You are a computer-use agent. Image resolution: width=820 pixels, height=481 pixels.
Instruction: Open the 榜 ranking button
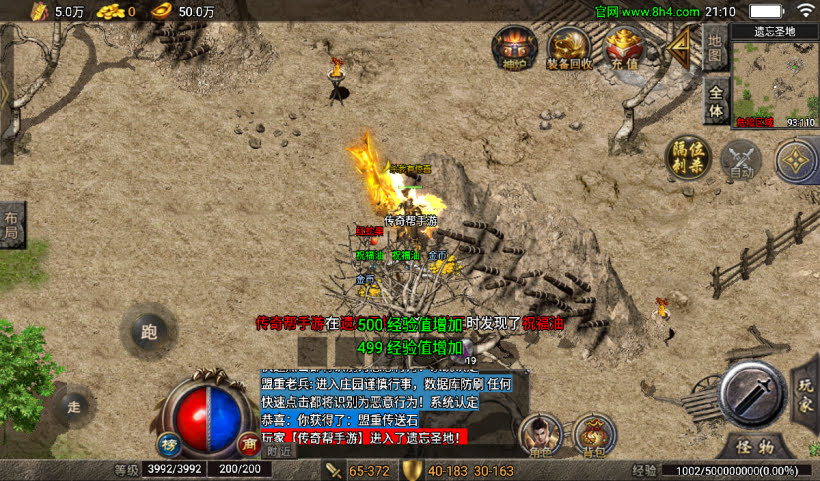[170, 444]
